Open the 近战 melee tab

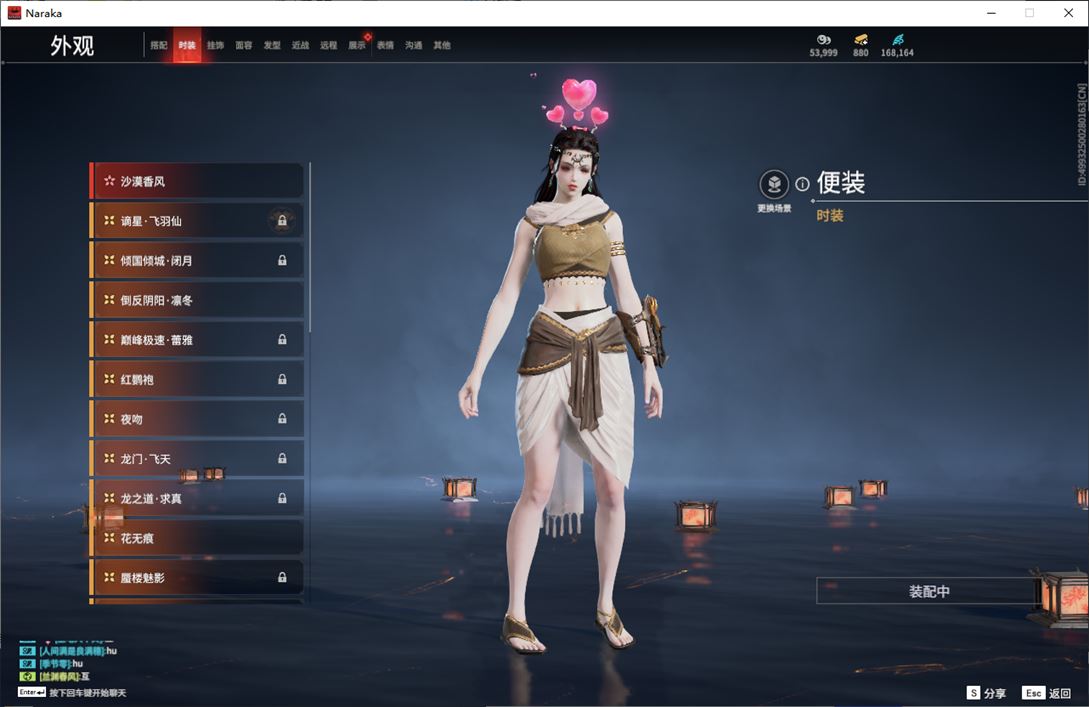coord(300,46)
